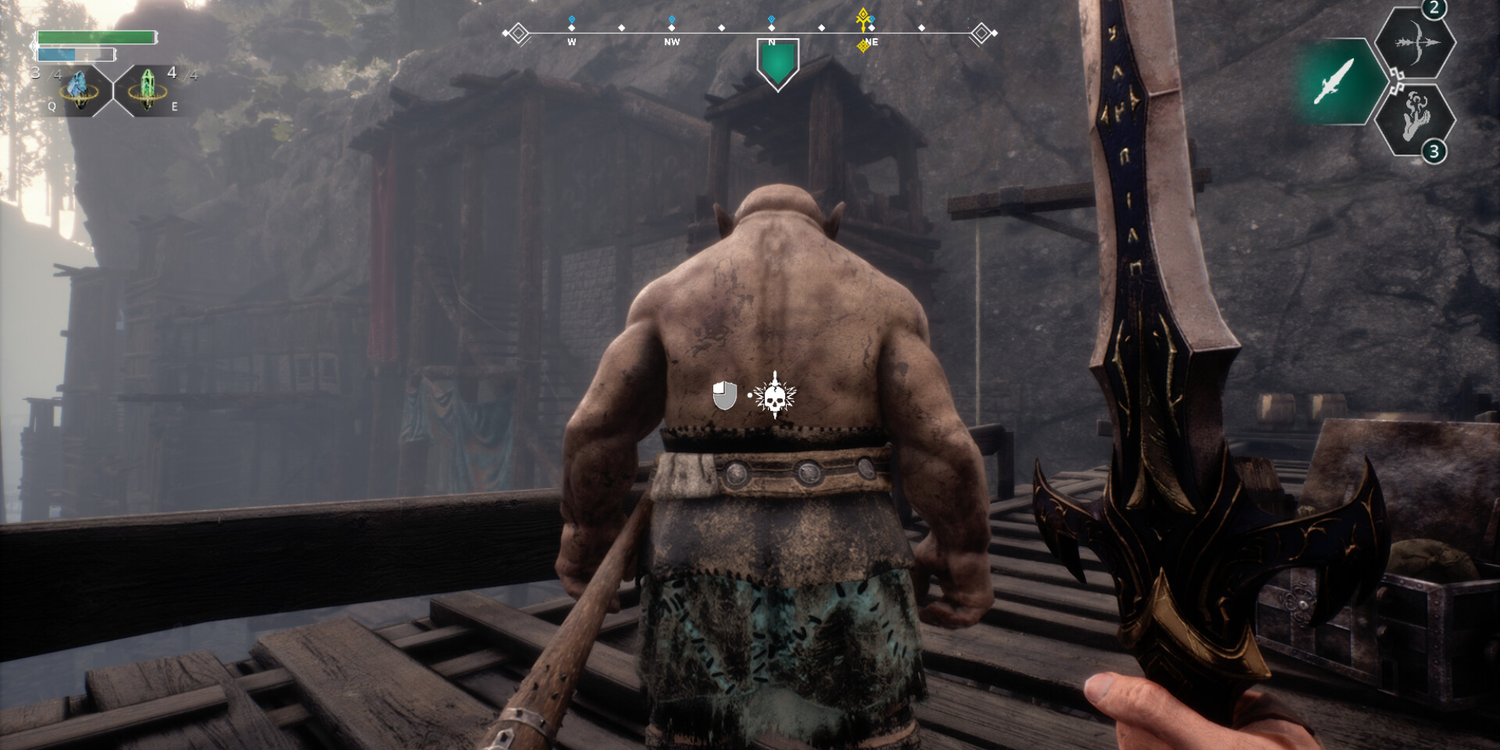Select the skull stealth-kill icon on enemy
Viewport: 1500px width, 750px height.
pyautogui.click(x=774, y=396)
